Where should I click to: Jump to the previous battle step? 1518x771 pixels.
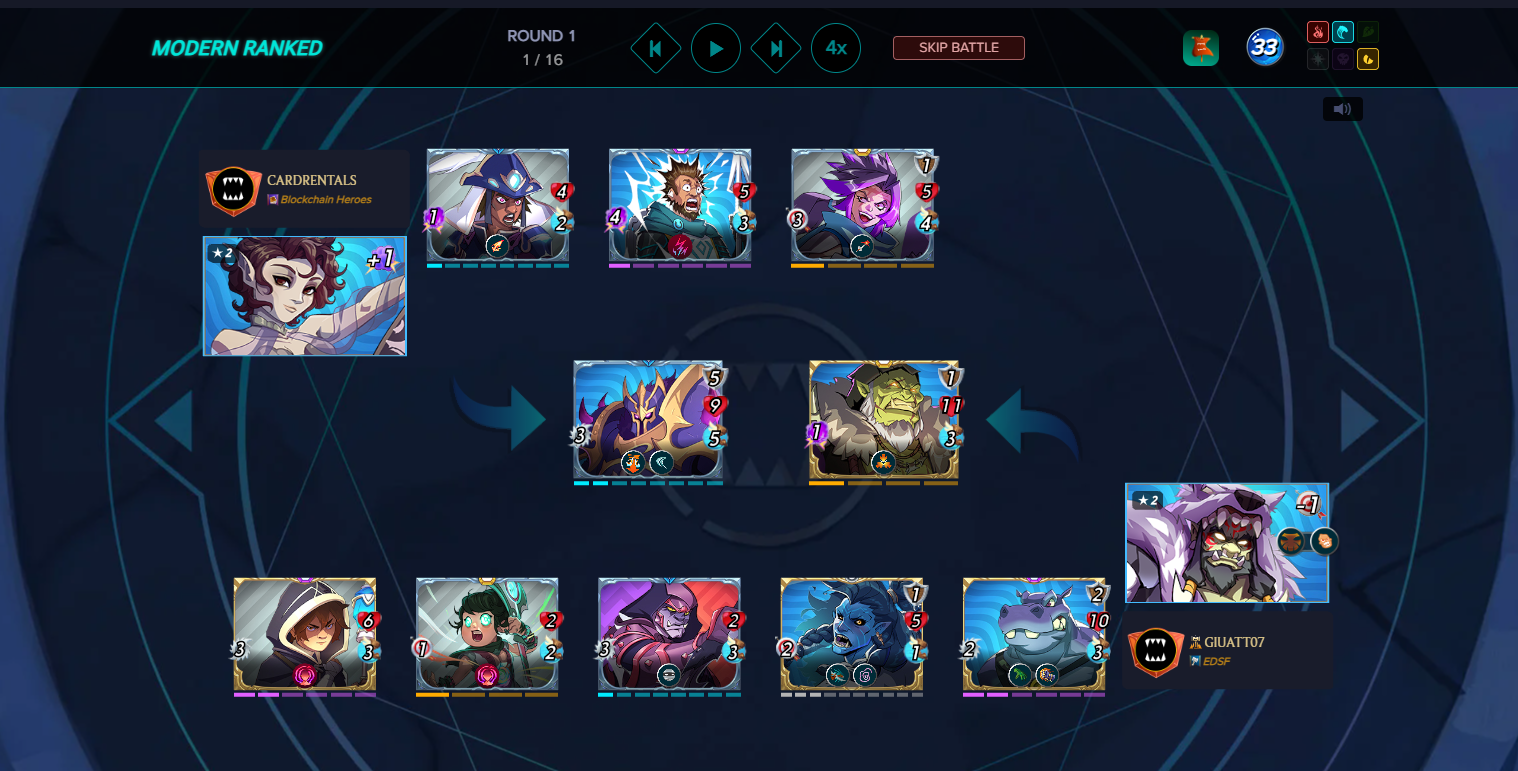tap(656, 48)
